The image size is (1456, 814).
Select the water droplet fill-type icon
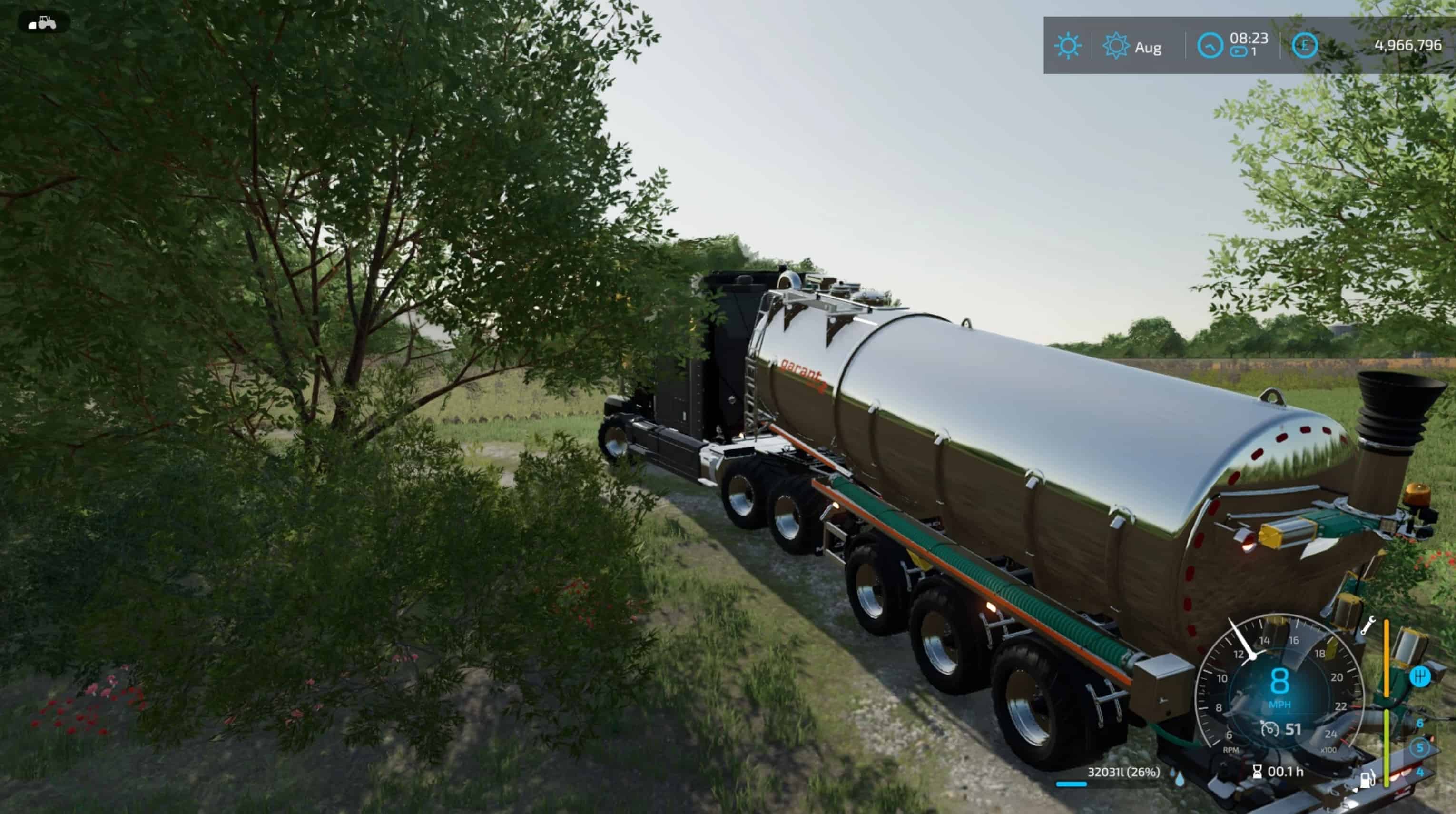(1179, 778)
